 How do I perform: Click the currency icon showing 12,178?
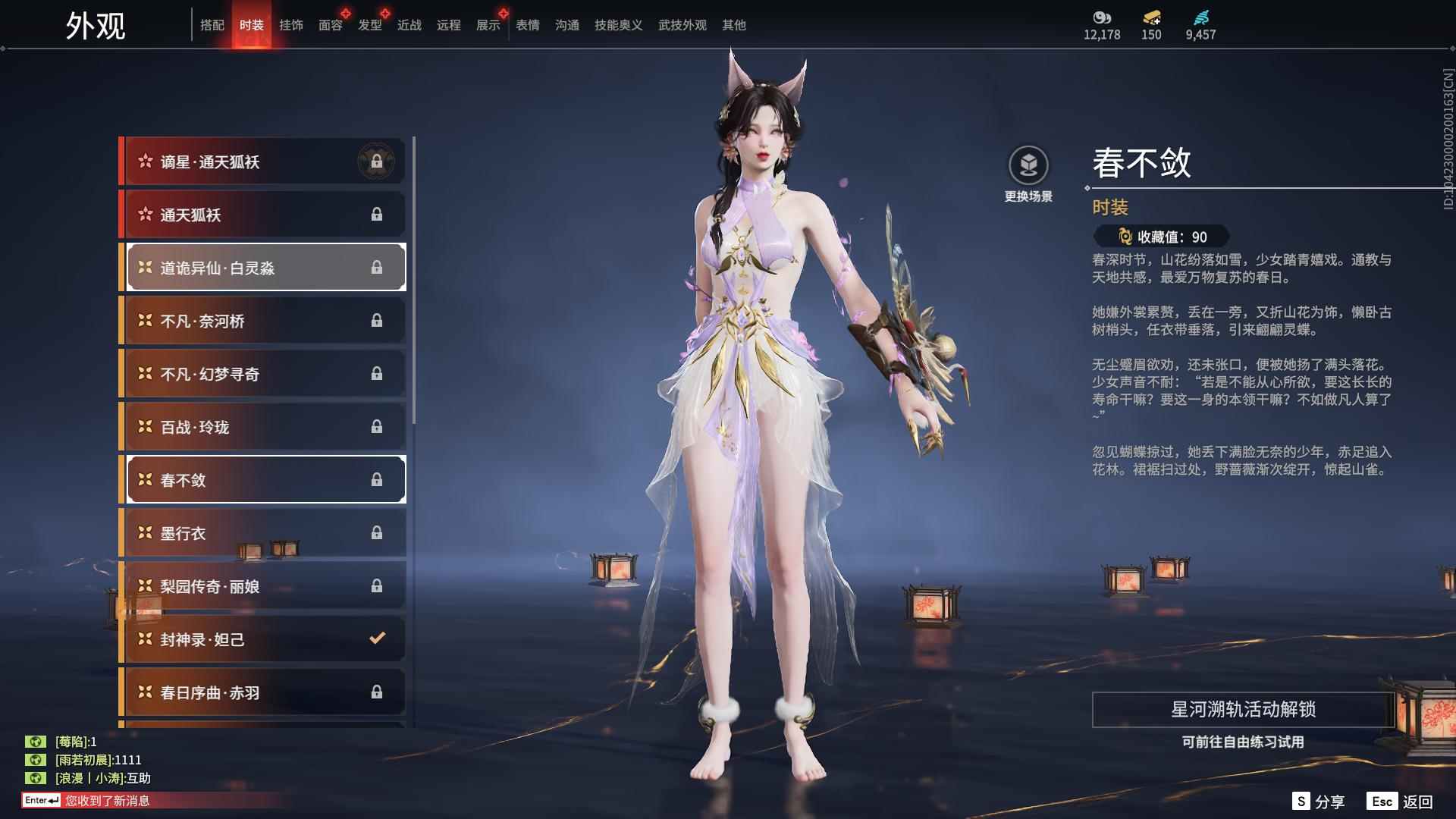coord(1102,19)
